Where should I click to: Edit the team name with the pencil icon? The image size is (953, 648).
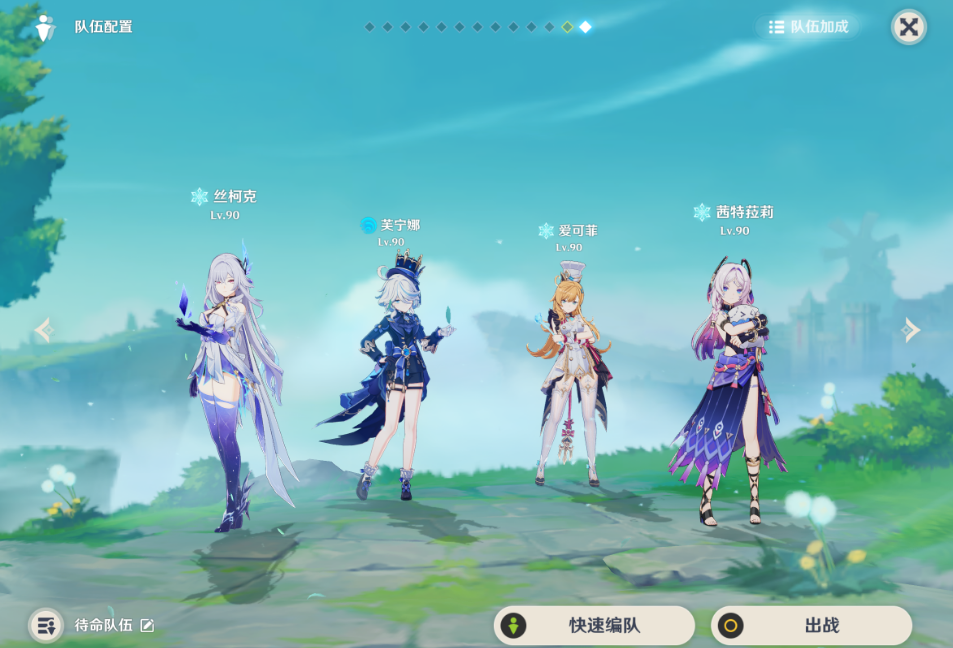pyautogui.click(x=148, y=625)
